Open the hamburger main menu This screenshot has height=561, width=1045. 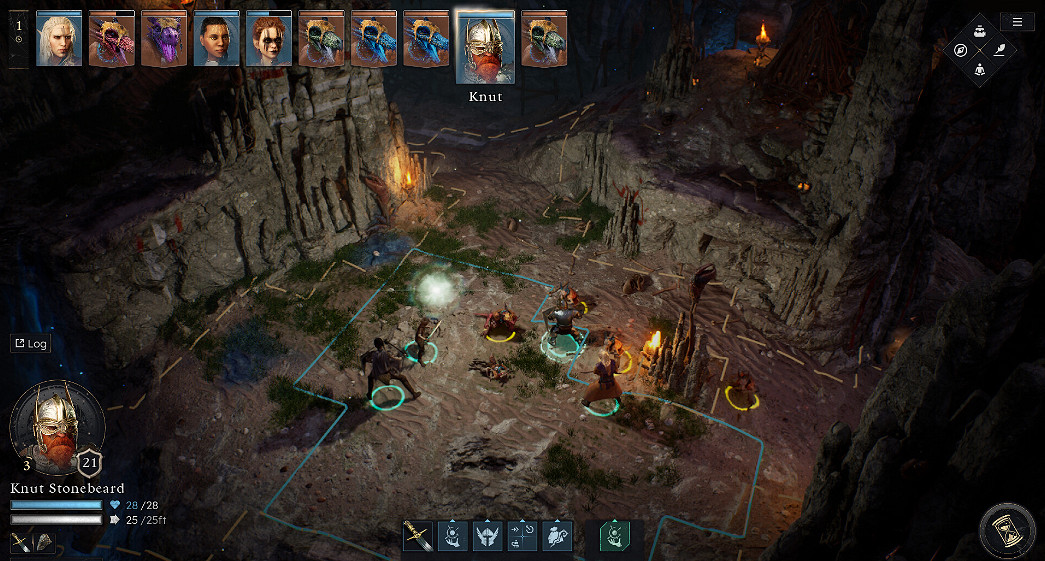1017,22
